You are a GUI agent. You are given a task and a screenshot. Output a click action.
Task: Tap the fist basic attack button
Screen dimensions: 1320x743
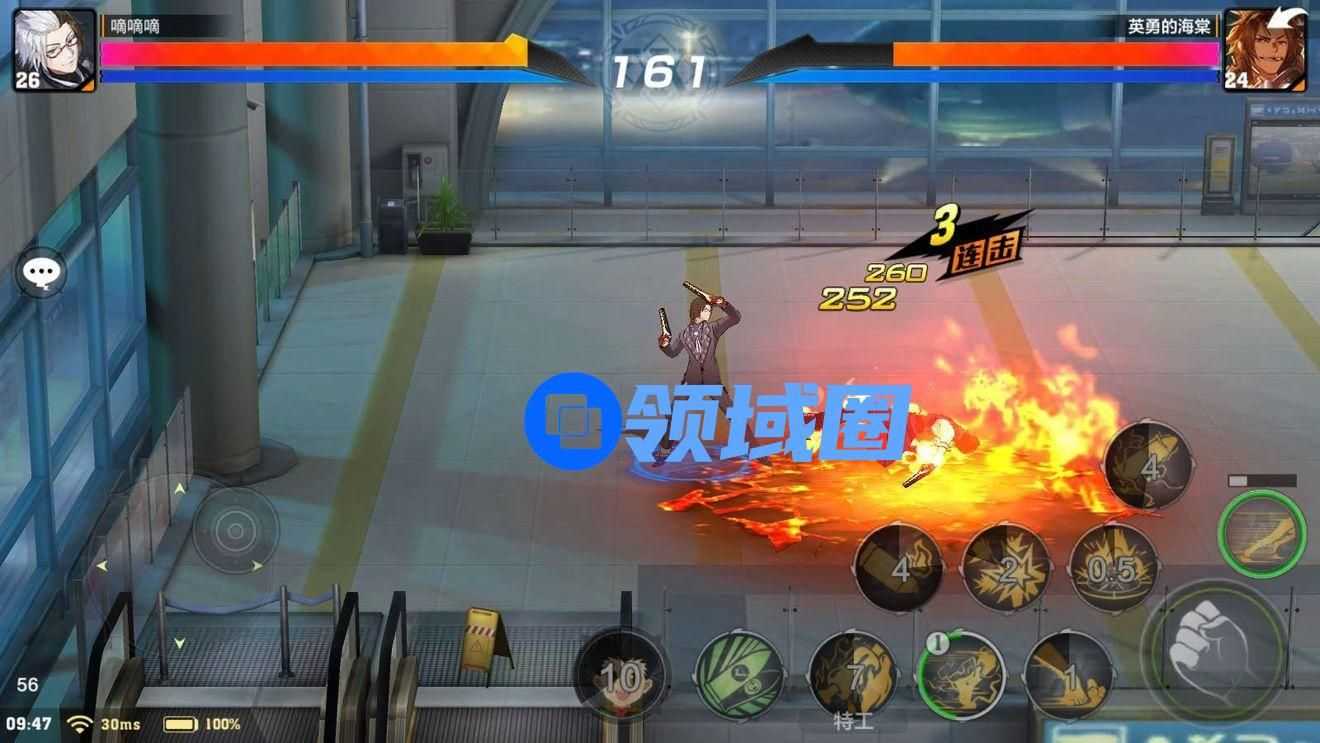click(1213, 652)
